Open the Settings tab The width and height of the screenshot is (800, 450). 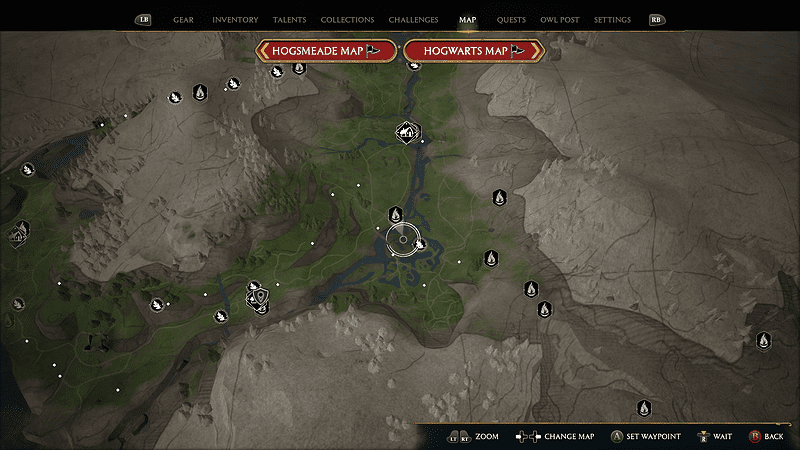point(612,20)
